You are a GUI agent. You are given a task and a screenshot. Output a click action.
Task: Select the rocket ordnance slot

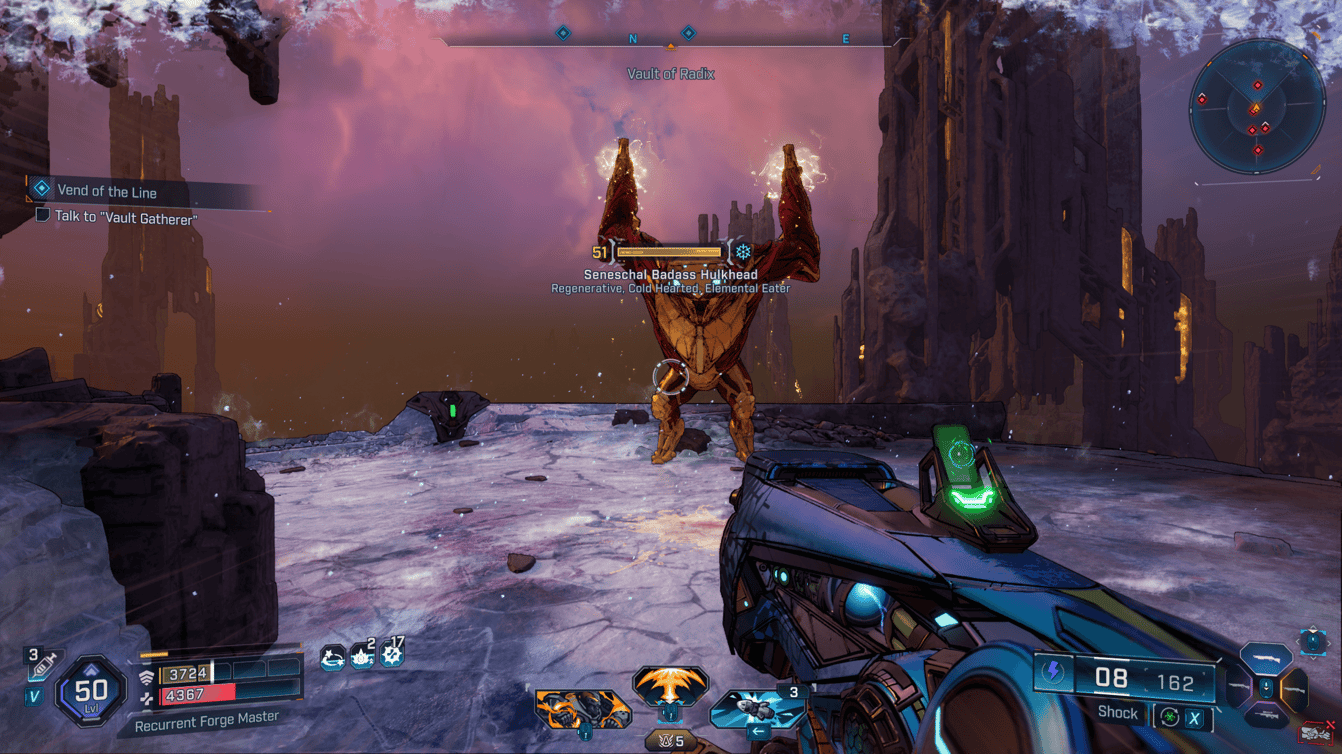point(757,709)
